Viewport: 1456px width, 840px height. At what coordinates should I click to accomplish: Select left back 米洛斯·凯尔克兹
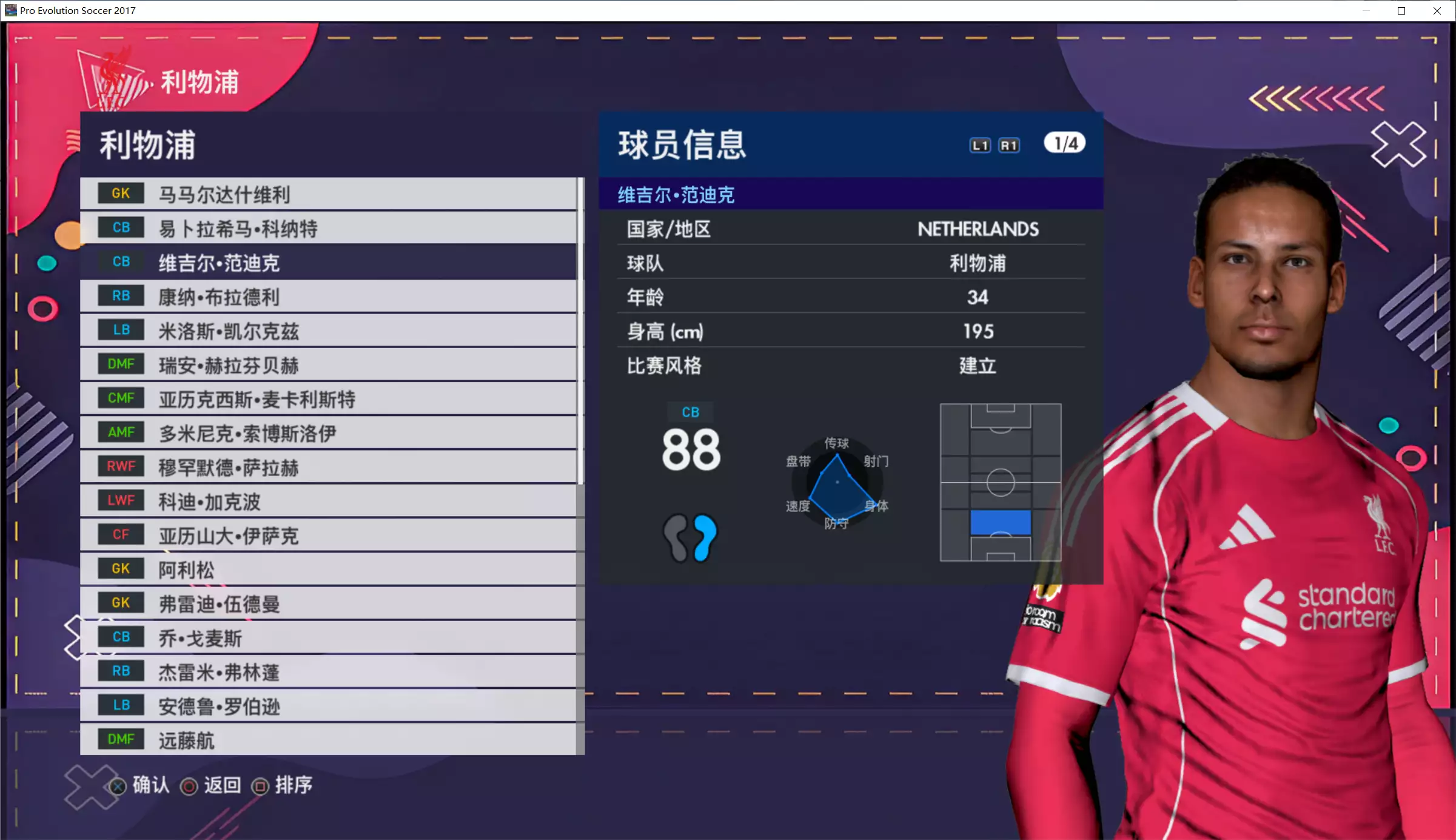coord(327,331)
